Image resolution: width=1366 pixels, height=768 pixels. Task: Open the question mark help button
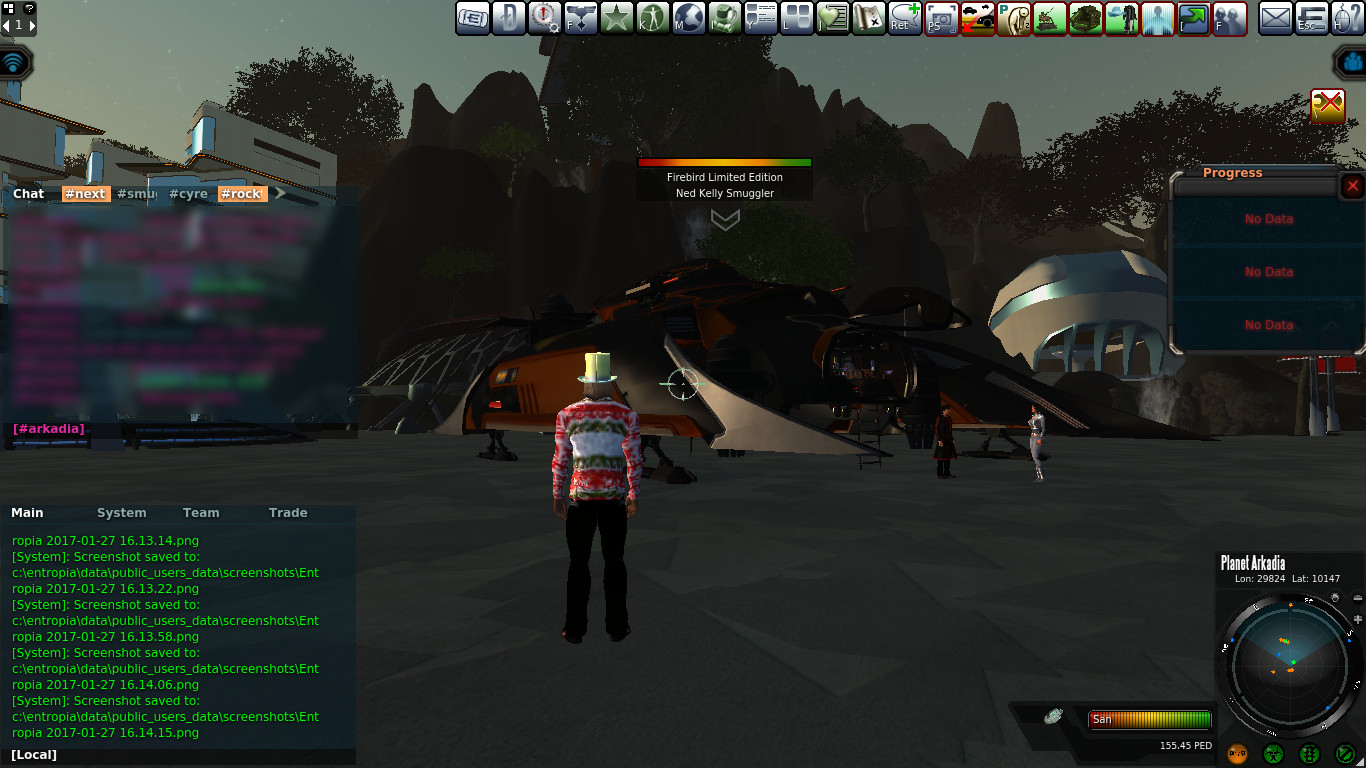coord(29,8)
